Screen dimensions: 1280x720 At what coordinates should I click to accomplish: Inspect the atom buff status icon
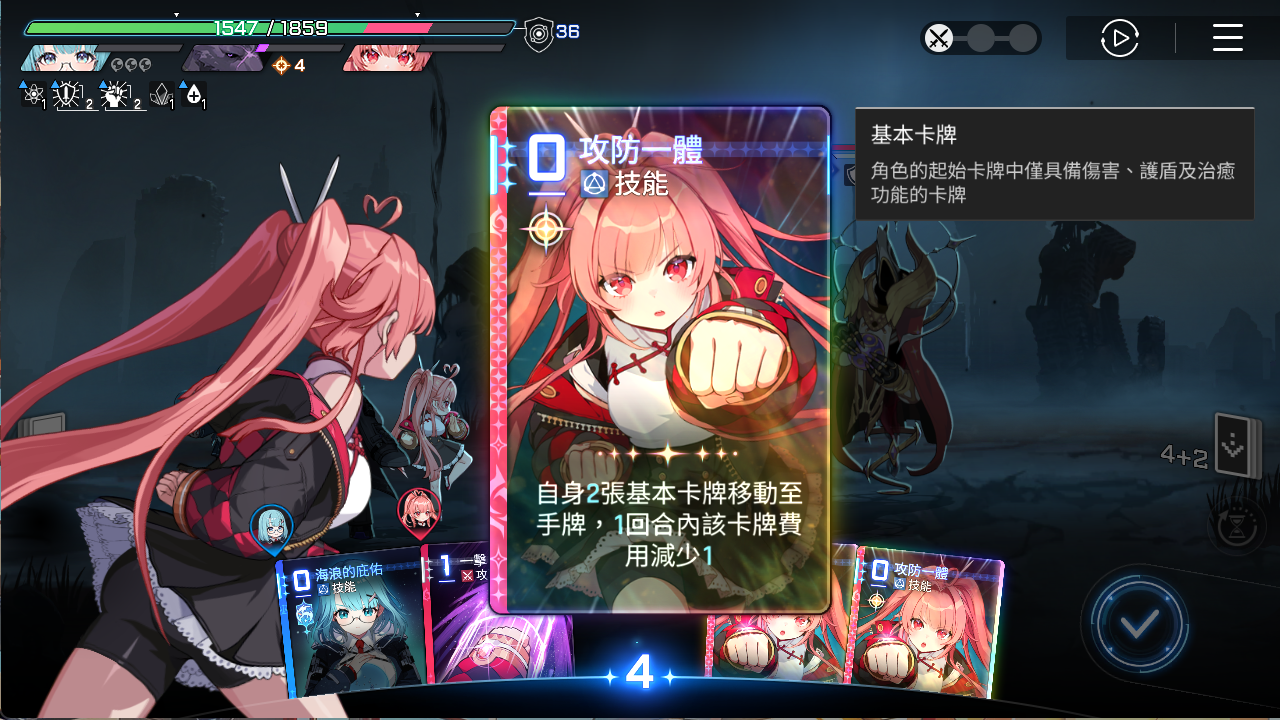pyautogui.click(x=33, y=95)
